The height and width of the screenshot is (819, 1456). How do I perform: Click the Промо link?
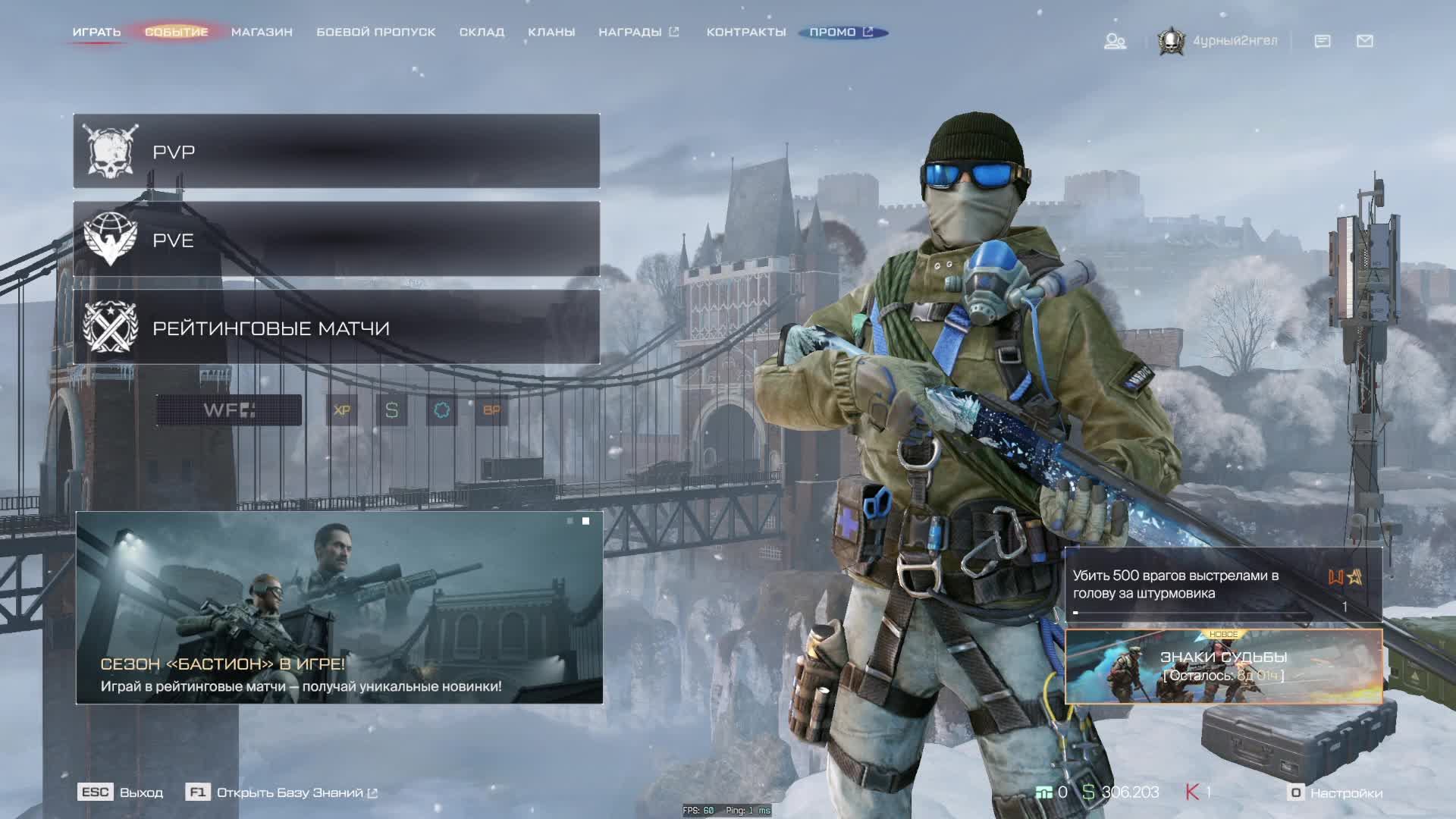tap(841, 32)
